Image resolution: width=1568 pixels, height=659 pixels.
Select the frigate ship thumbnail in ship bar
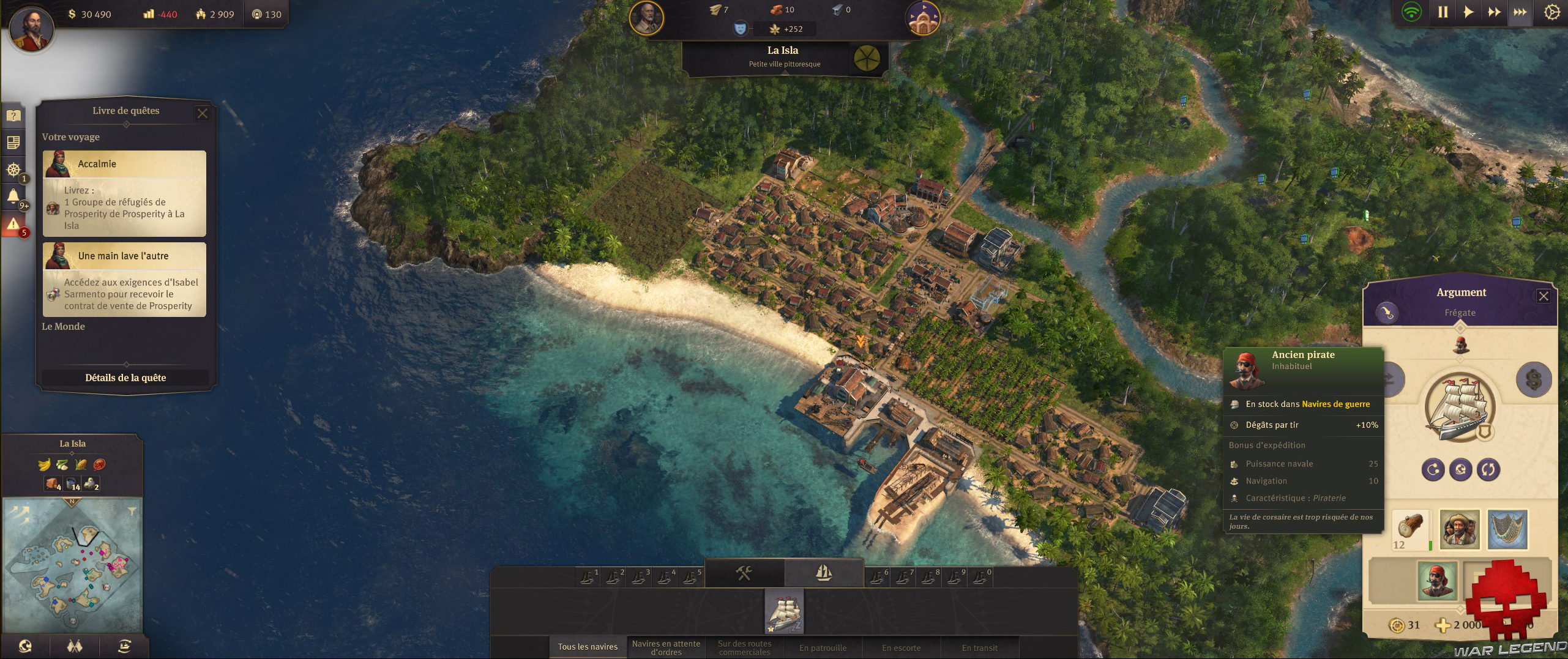pyautogui.click(x=784, y=611)
